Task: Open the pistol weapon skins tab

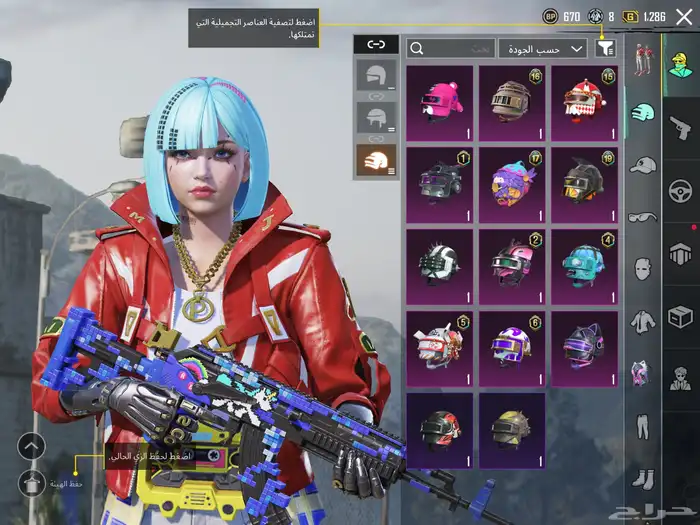Action: click(680, 125)
